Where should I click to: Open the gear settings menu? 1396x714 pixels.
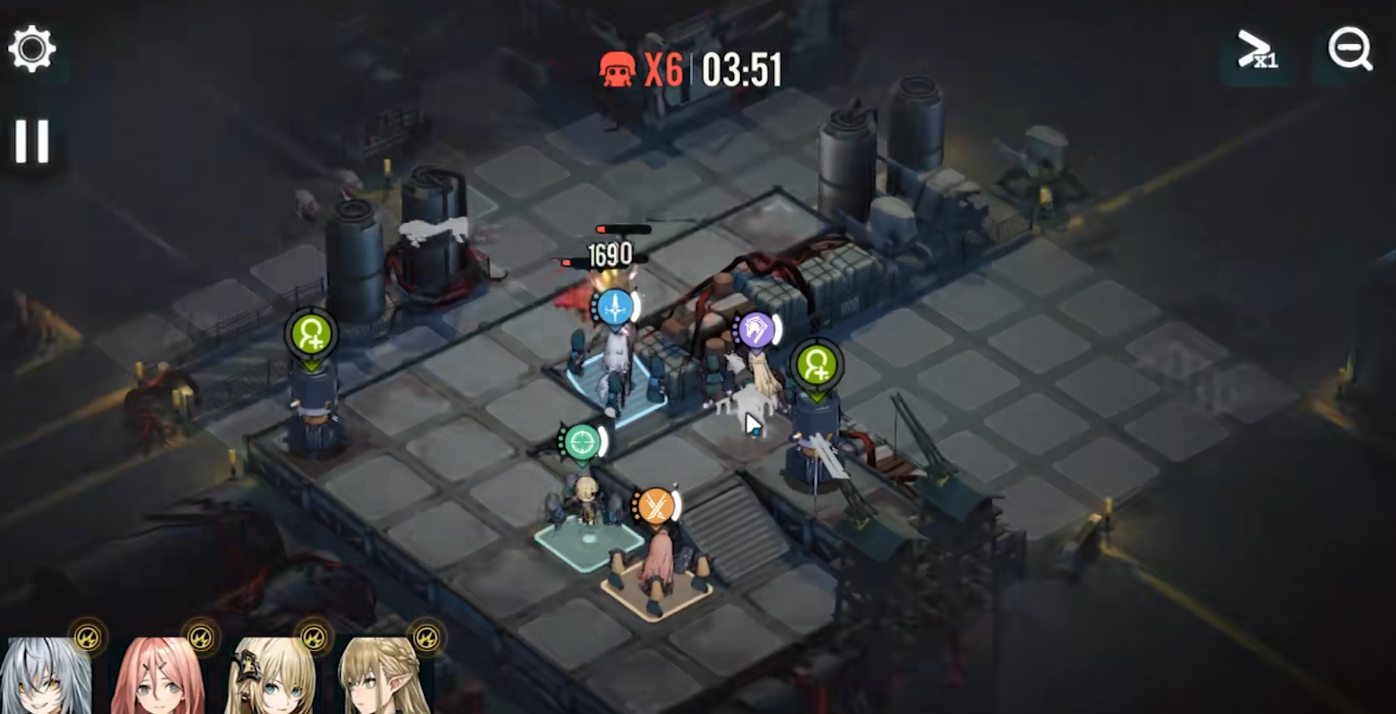32,49
